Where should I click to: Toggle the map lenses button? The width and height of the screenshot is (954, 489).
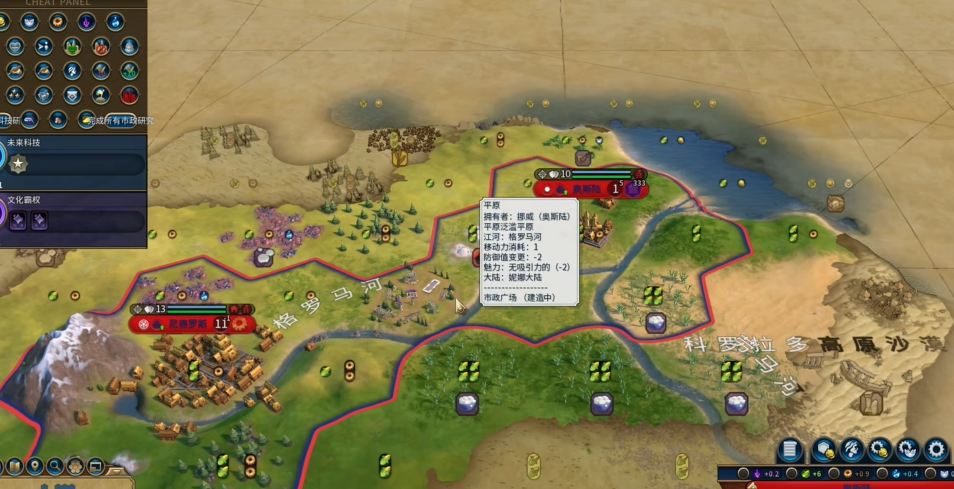point(14,466)
